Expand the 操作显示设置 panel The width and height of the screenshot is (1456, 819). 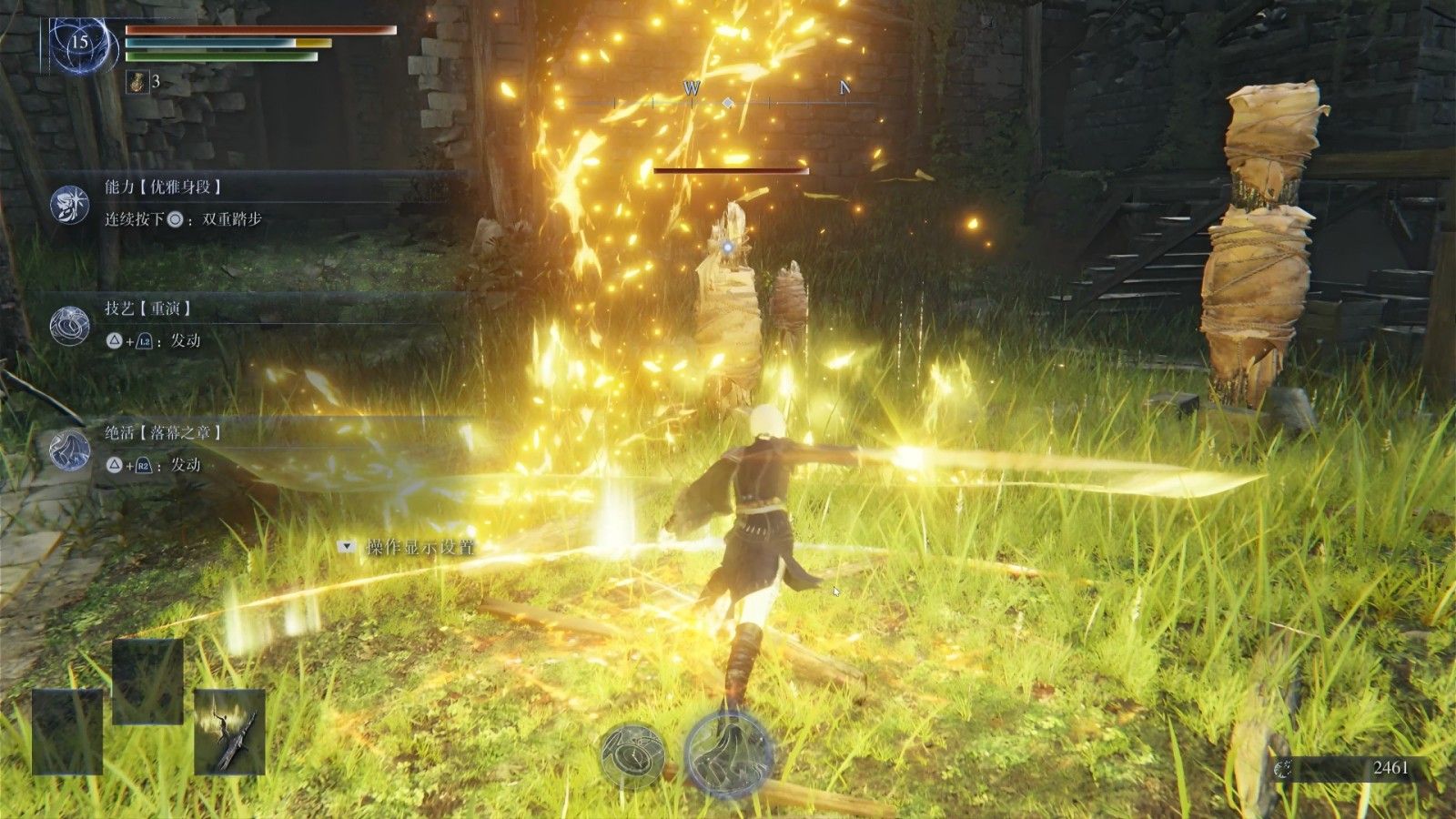pos(346,547)
